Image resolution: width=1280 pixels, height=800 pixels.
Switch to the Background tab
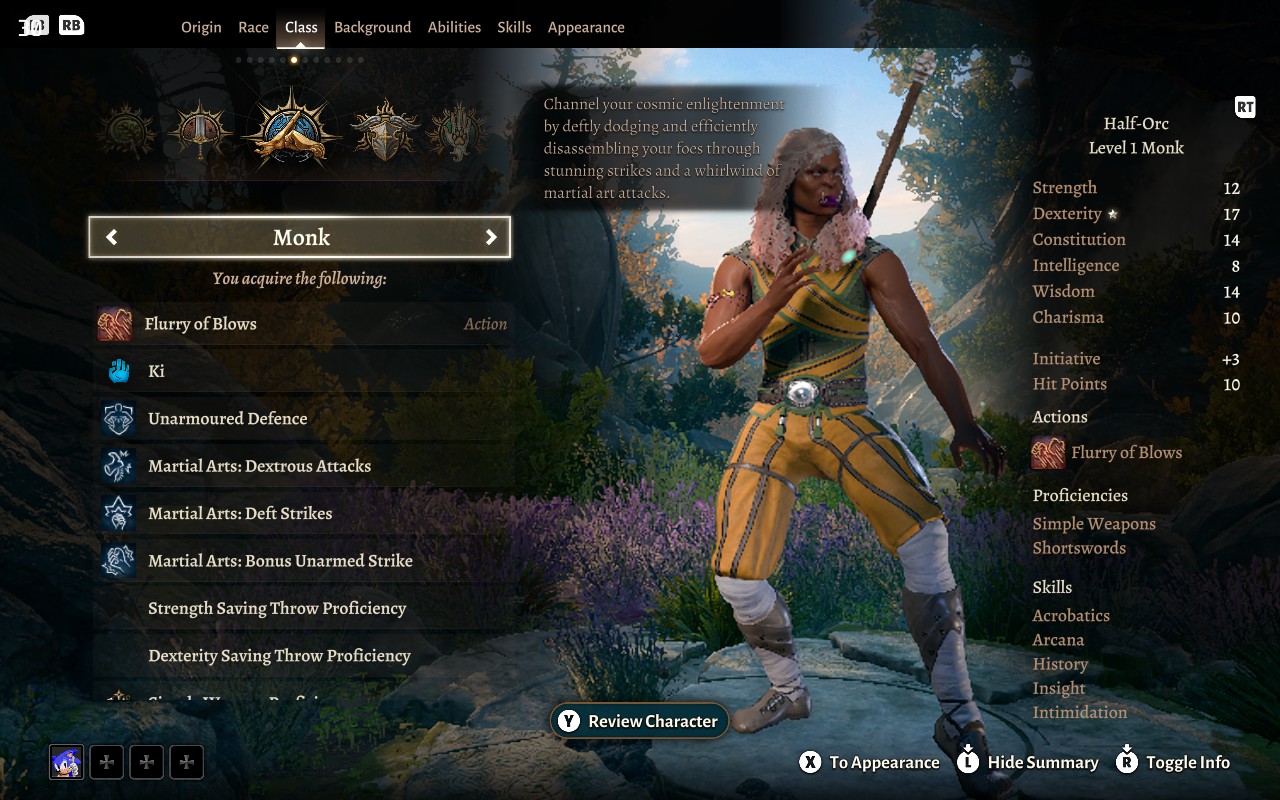[x=372, y=27]
